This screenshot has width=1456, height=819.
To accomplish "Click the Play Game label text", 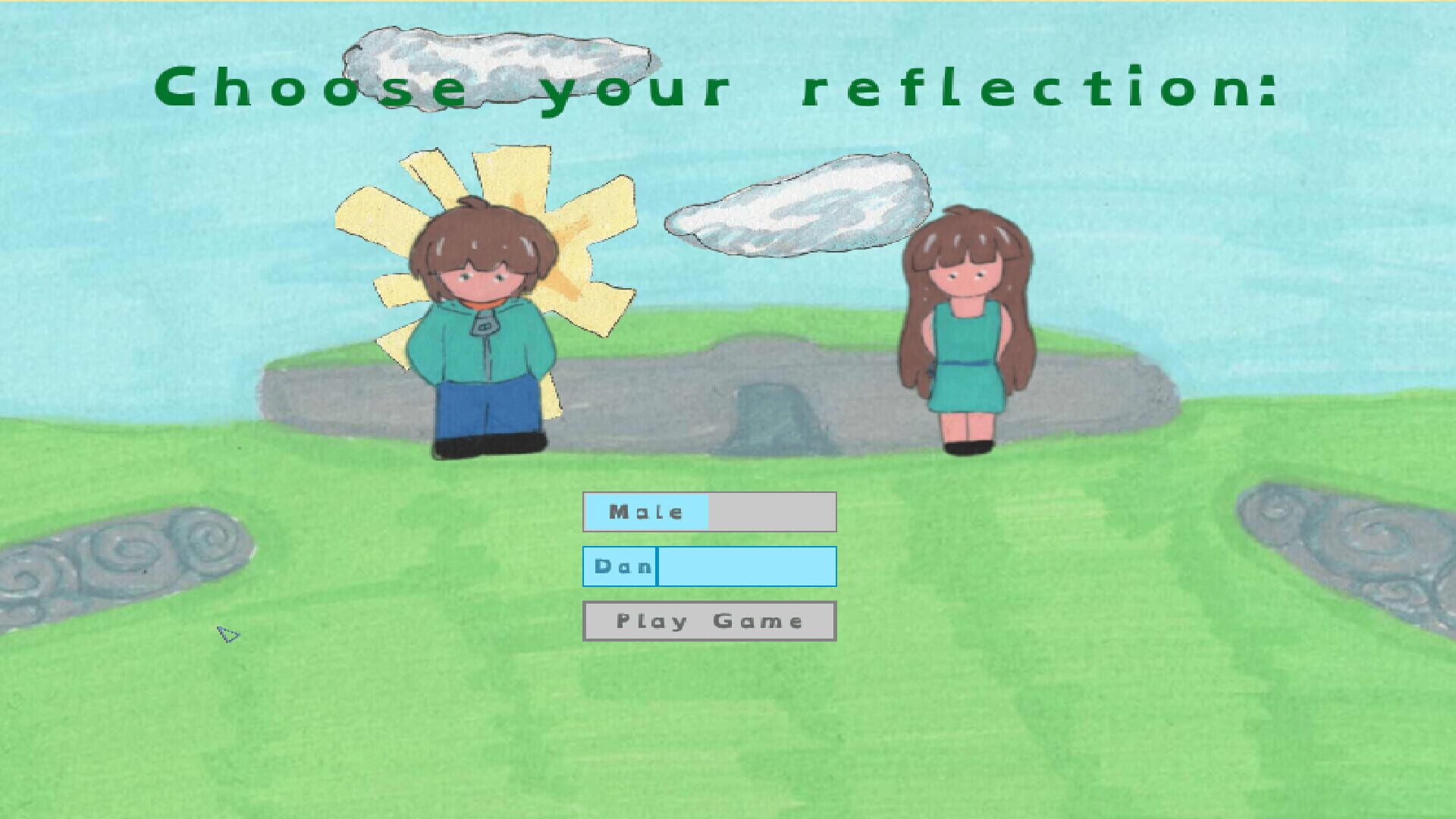I will [708, 620].
